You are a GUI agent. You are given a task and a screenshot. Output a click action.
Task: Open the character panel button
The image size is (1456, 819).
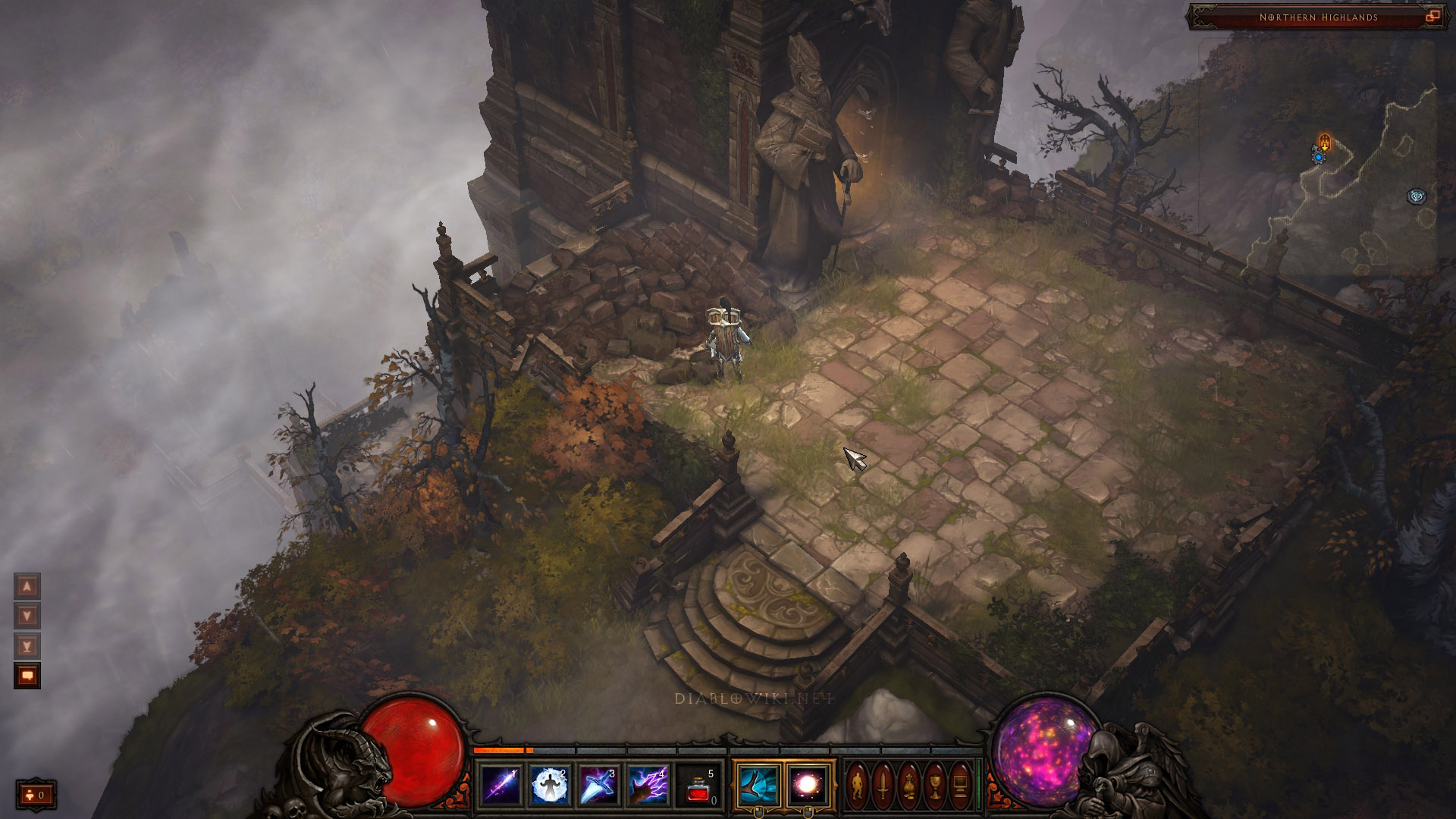[x=858, y=786]
